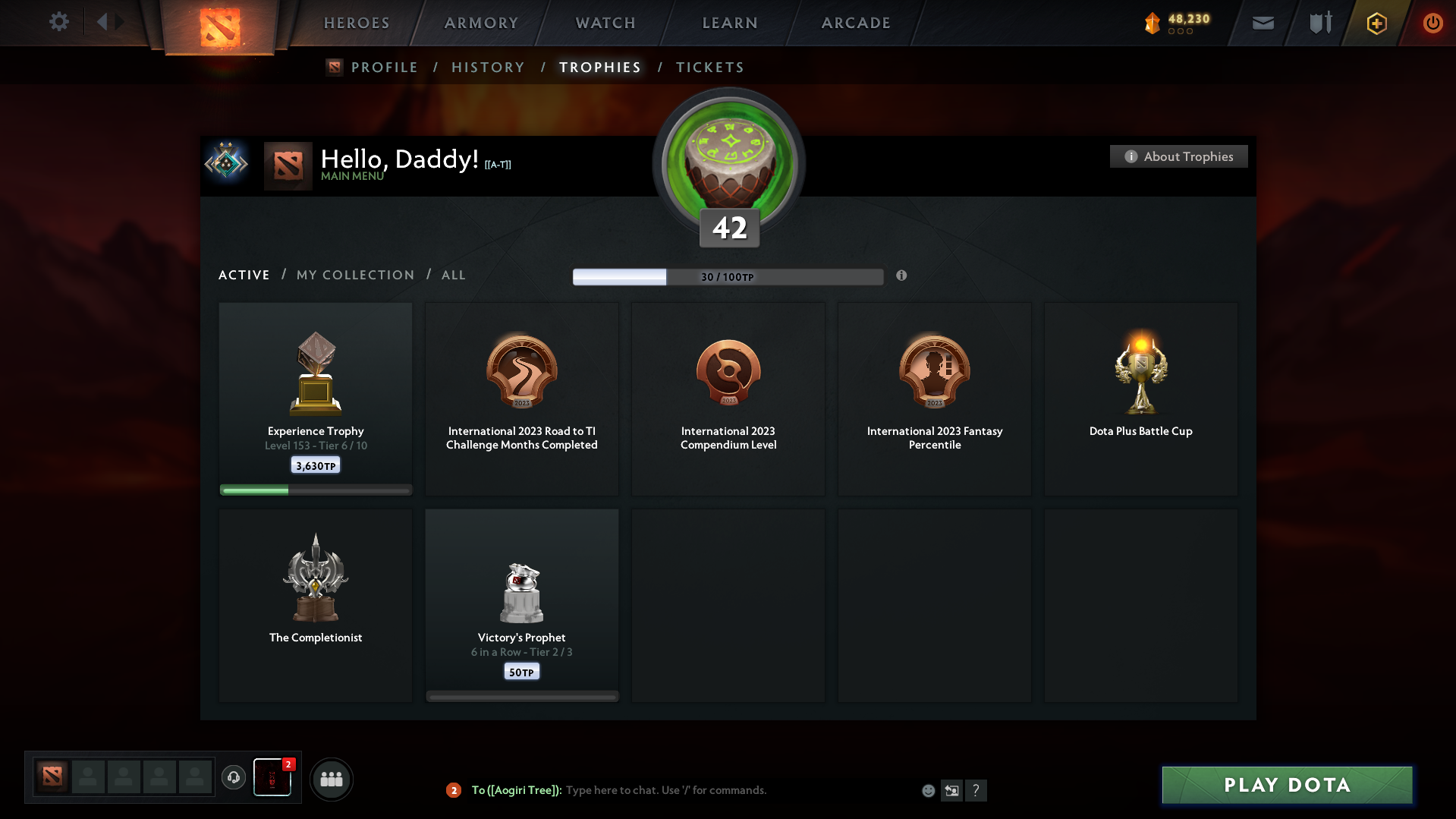Toggle voice chat with the headset icon

pos(234,778)
